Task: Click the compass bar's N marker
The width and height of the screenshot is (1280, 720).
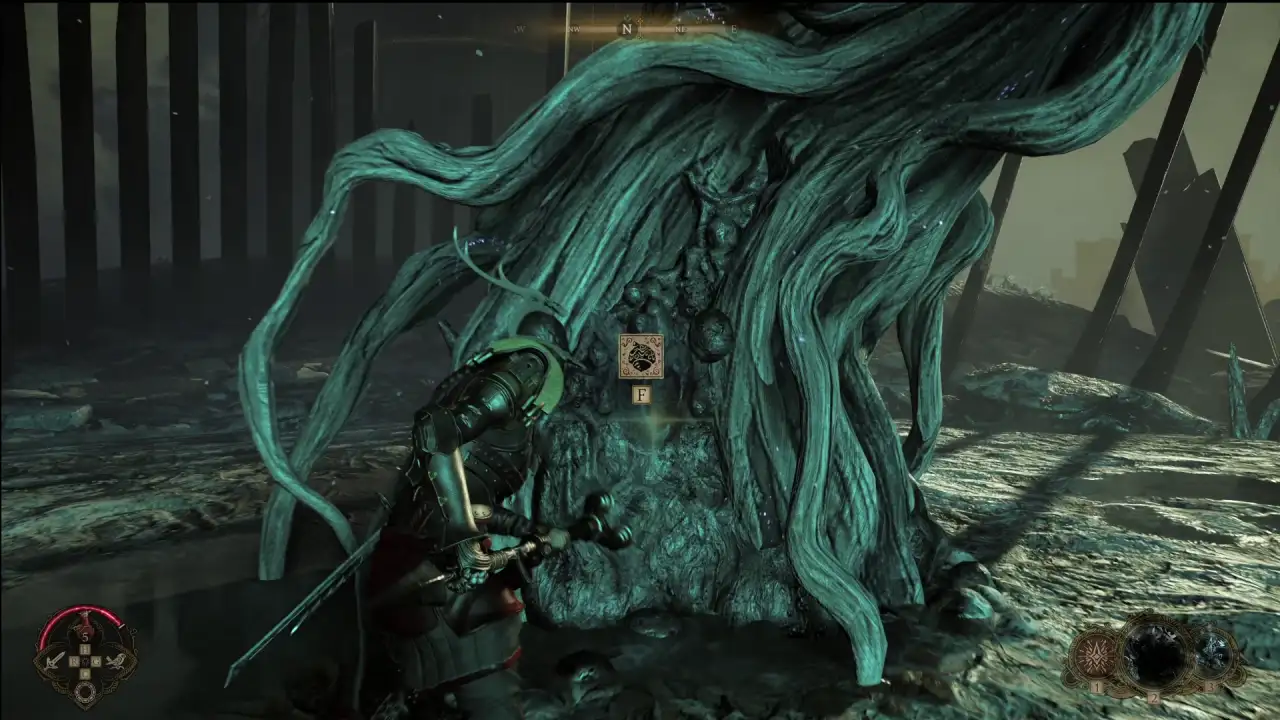Action: [x=627, y=29]
